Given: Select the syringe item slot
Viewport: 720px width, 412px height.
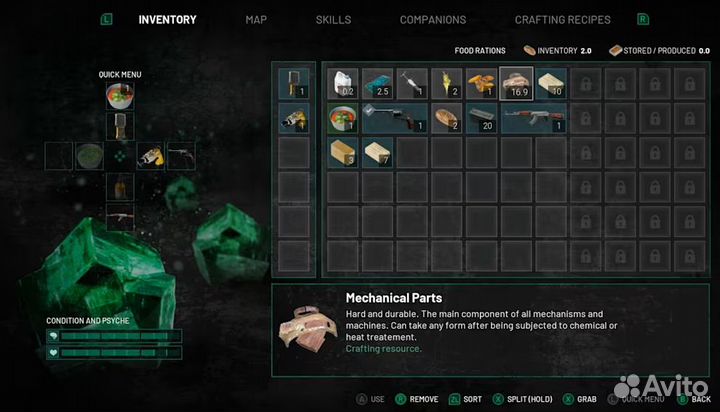Looking at the screenshot, I should click(x=412, y=83).
